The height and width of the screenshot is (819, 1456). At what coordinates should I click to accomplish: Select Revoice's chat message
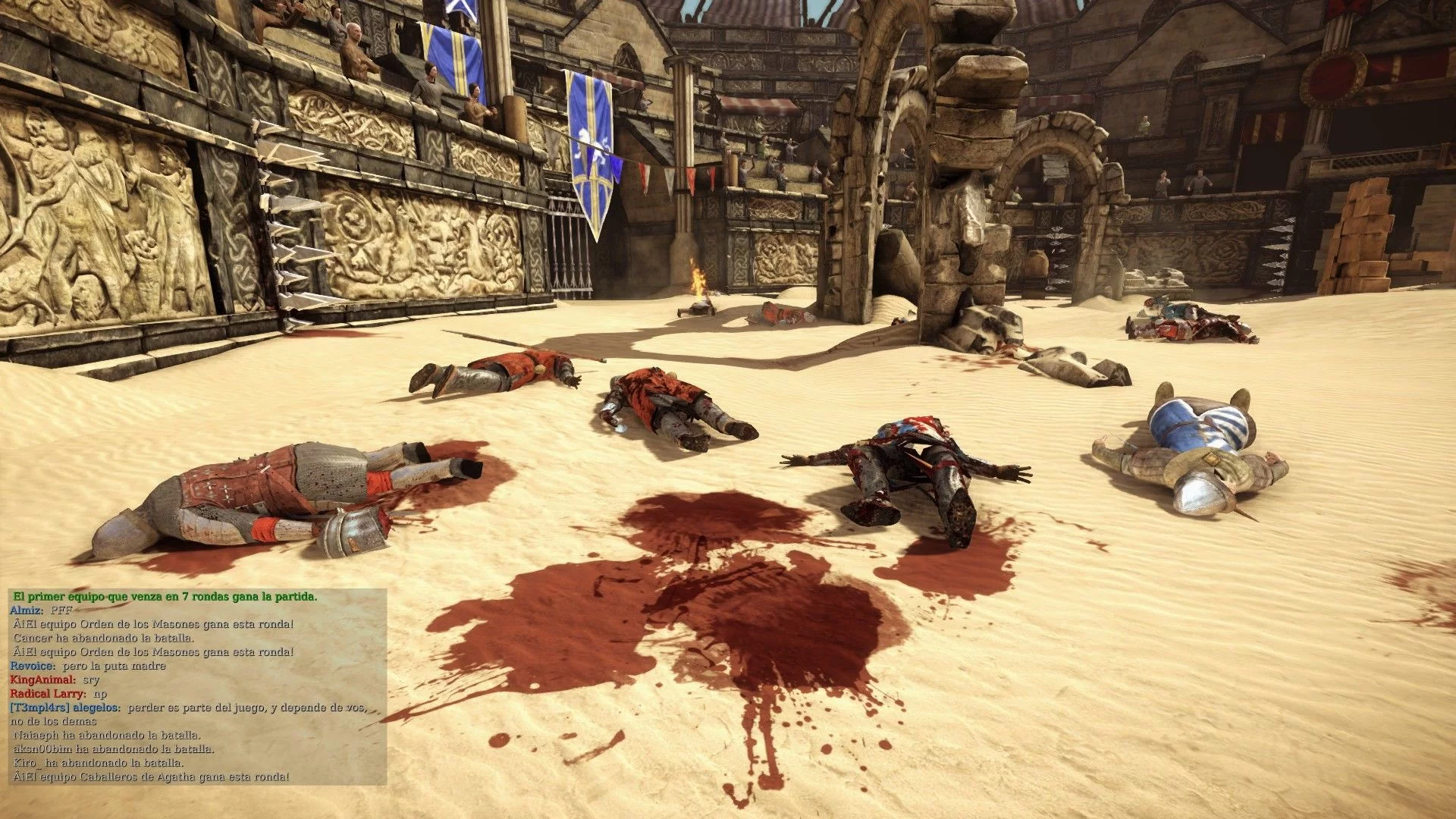tap(114, 666)
